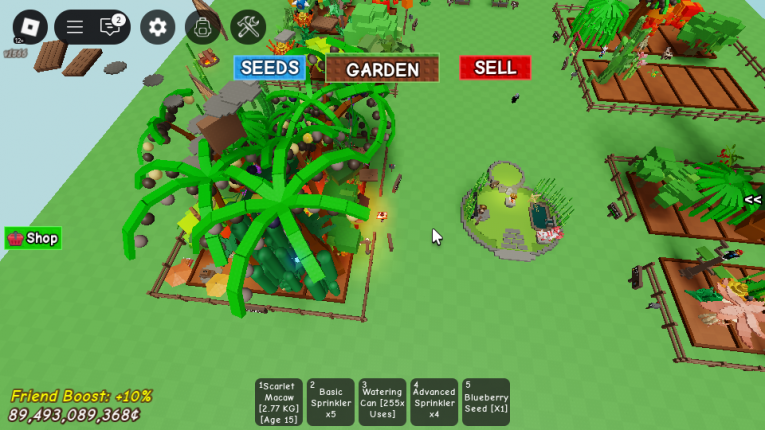
Task: Click the wrench and hammer tools icon
Action: (248, 27)
